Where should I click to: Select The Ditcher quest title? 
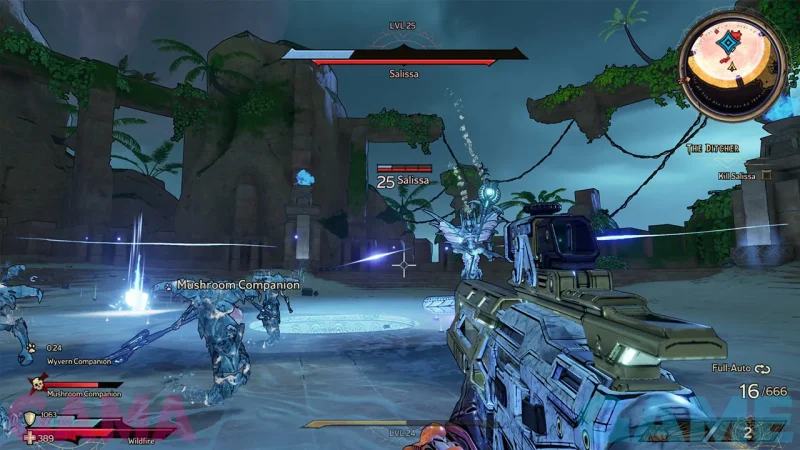[x=713, y=148]
